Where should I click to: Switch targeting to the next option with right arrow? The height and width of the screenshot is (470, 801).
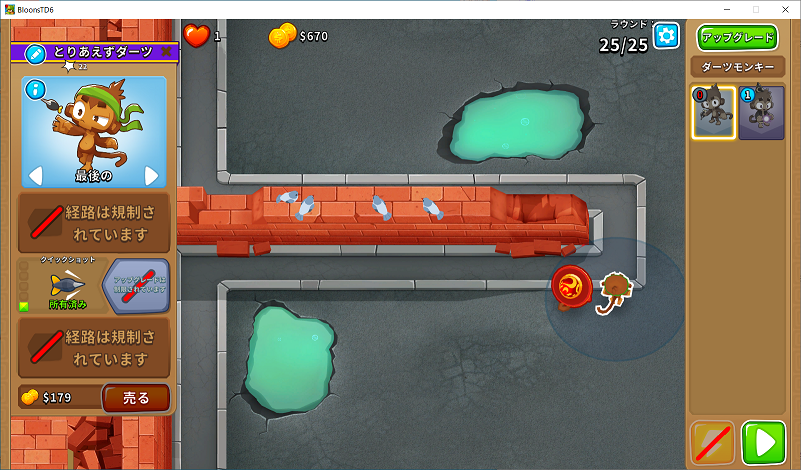[x=152, y=176]
